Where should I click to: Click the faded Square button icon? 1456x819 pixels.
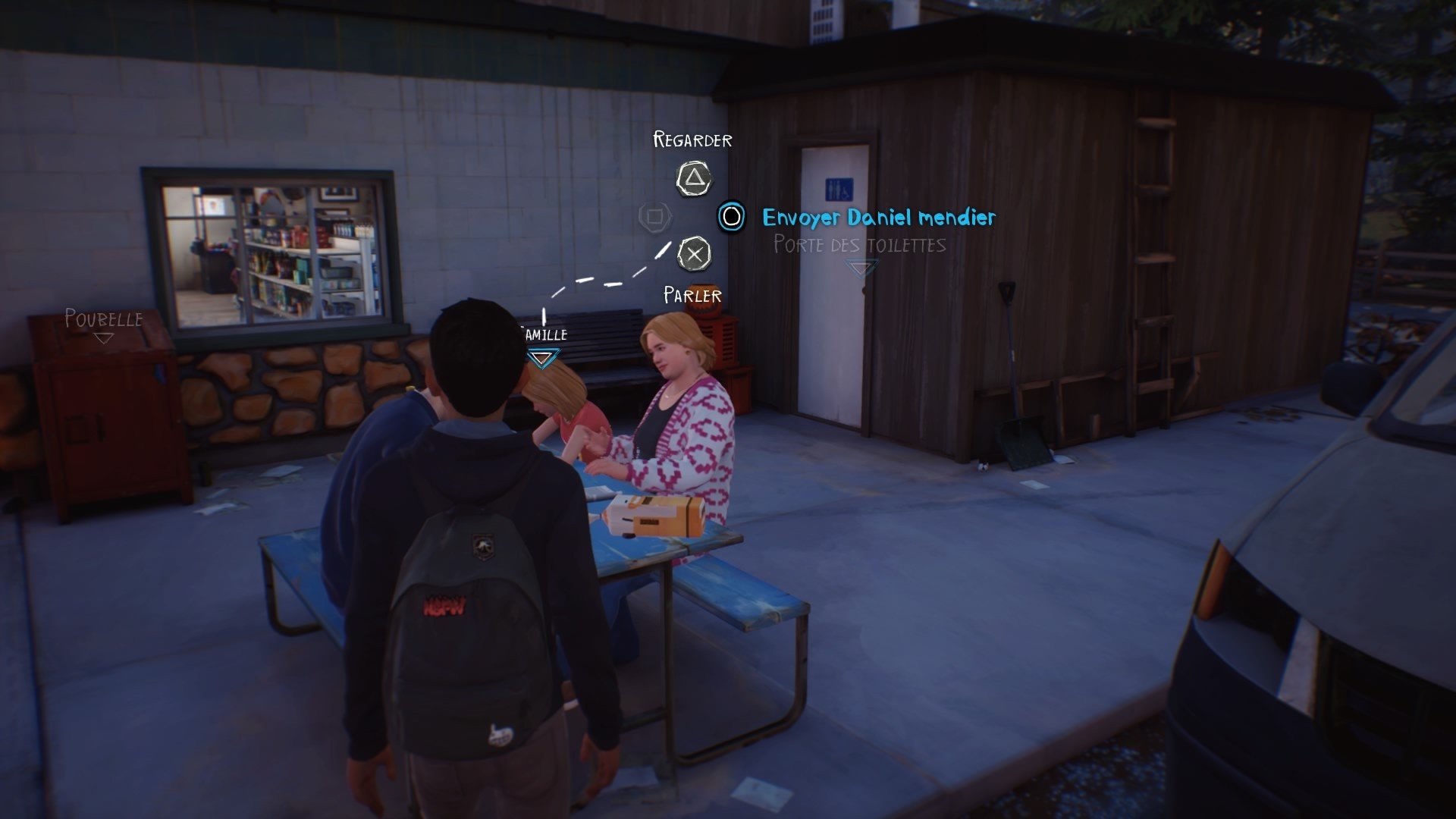[654, 216]
